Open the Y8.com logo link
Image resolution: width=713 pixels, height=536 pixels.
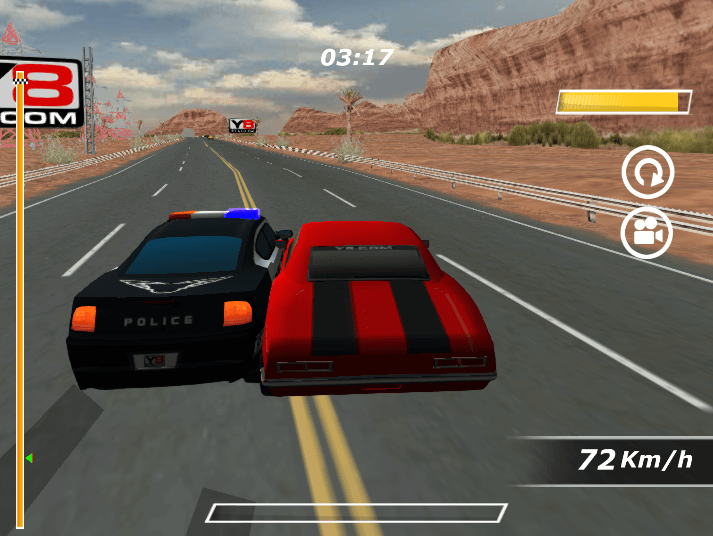tap(40, 97)
